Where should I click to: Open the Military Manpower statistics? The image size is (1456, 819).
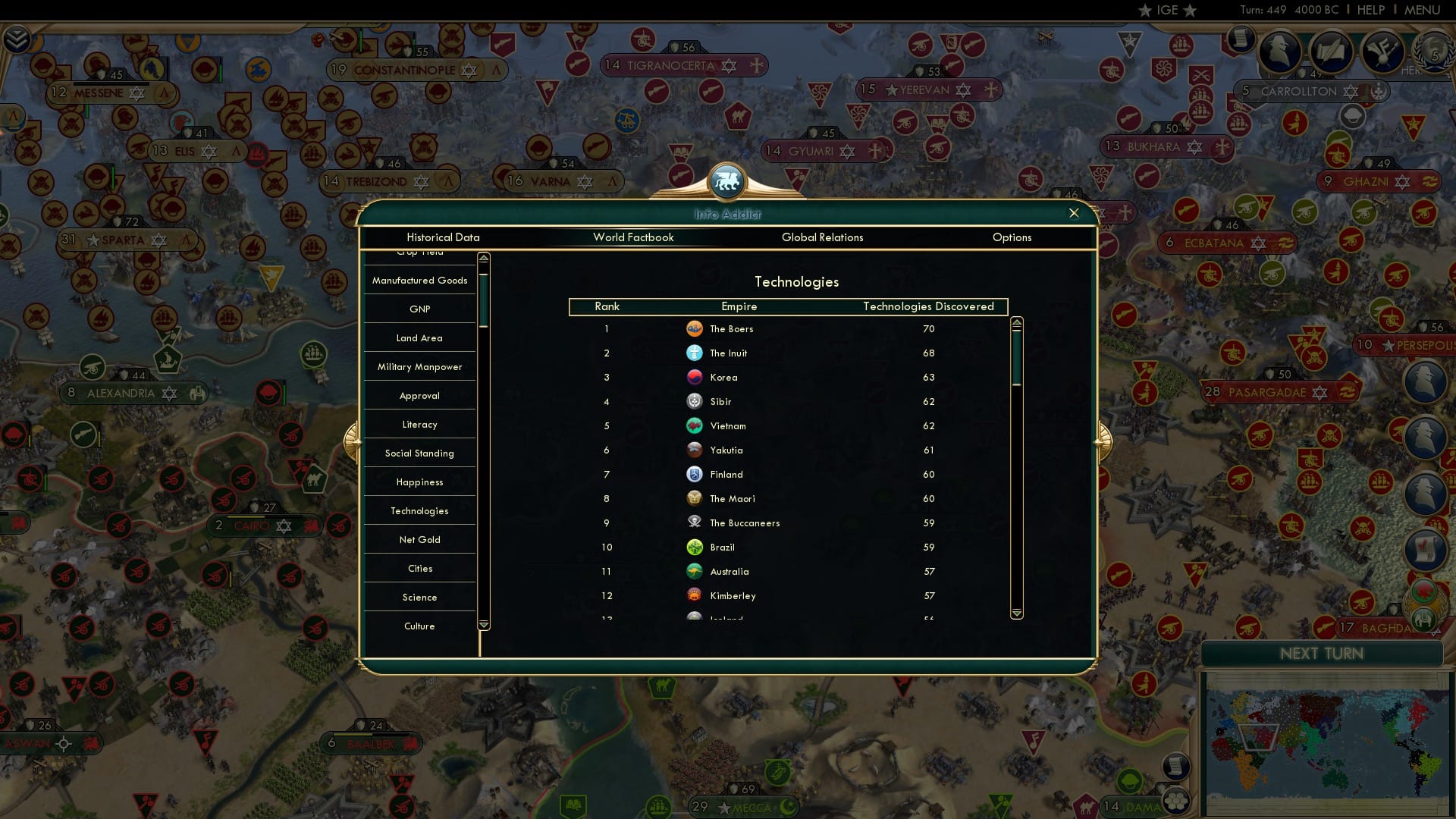419,366
